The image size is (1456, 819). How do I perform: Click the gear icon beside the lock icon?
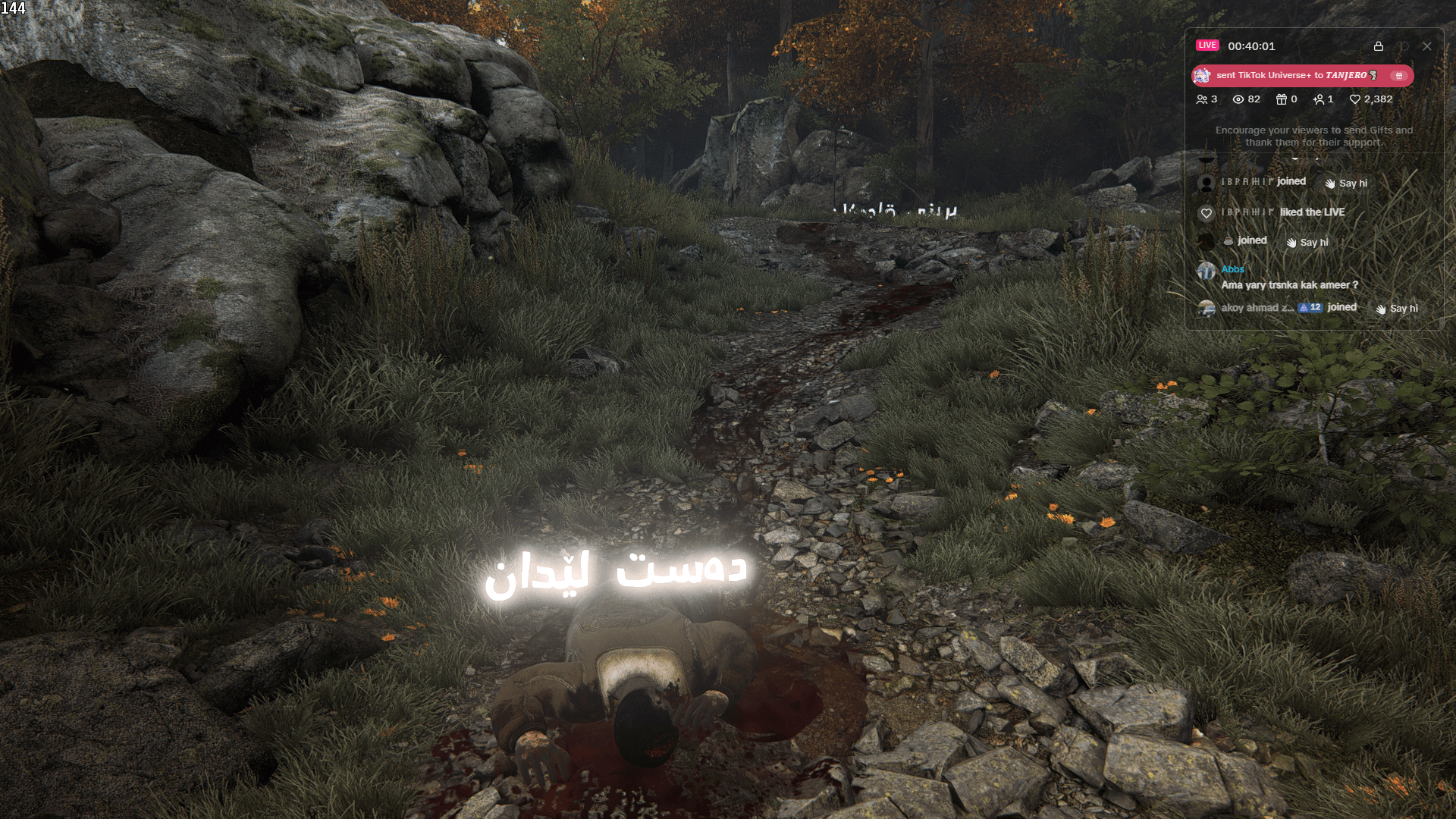coord(1405,46)
